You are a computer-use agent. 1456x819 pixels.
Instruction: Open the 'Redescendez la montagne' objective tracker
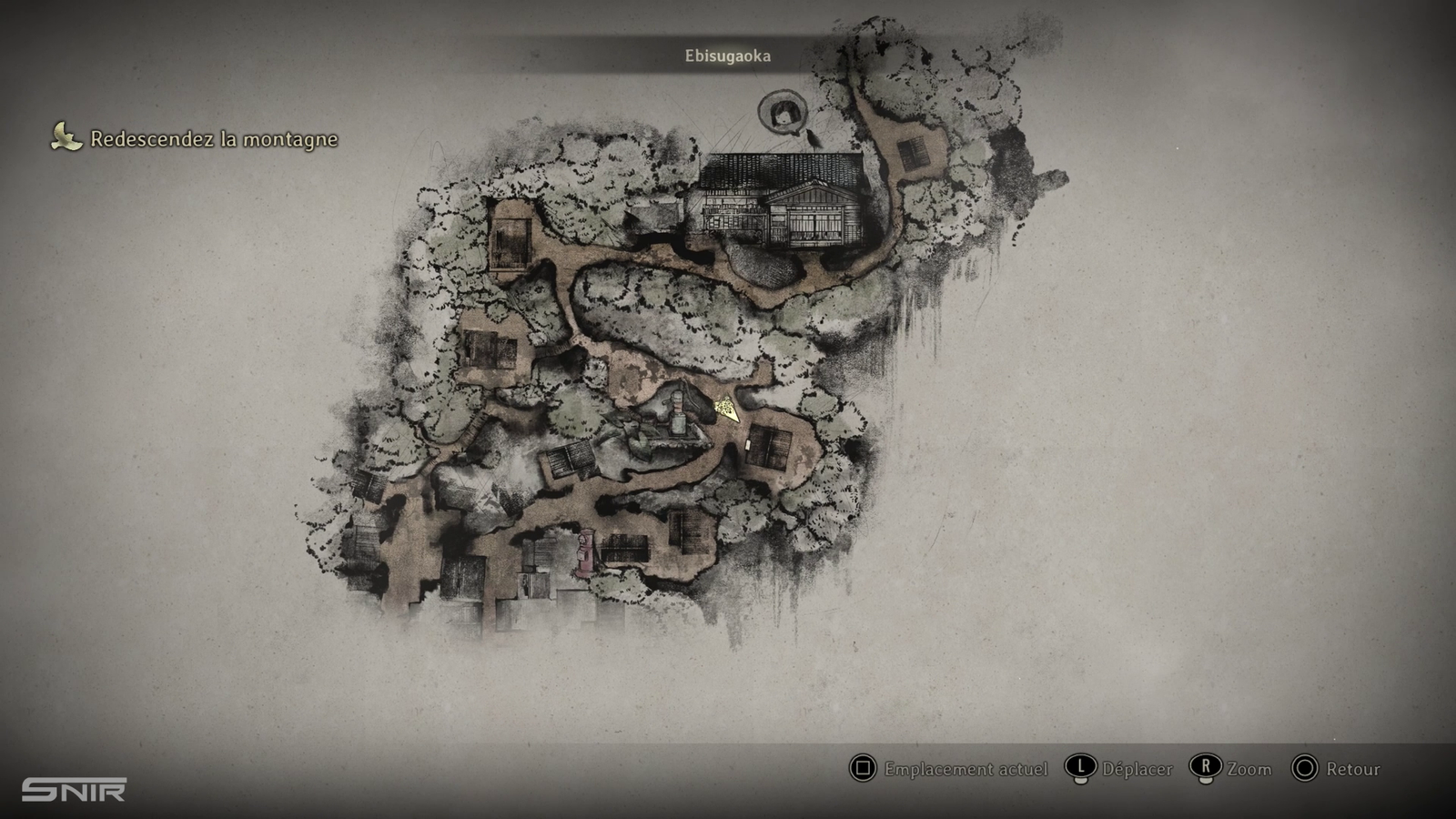pyautogui.click(x=214, y=139)
